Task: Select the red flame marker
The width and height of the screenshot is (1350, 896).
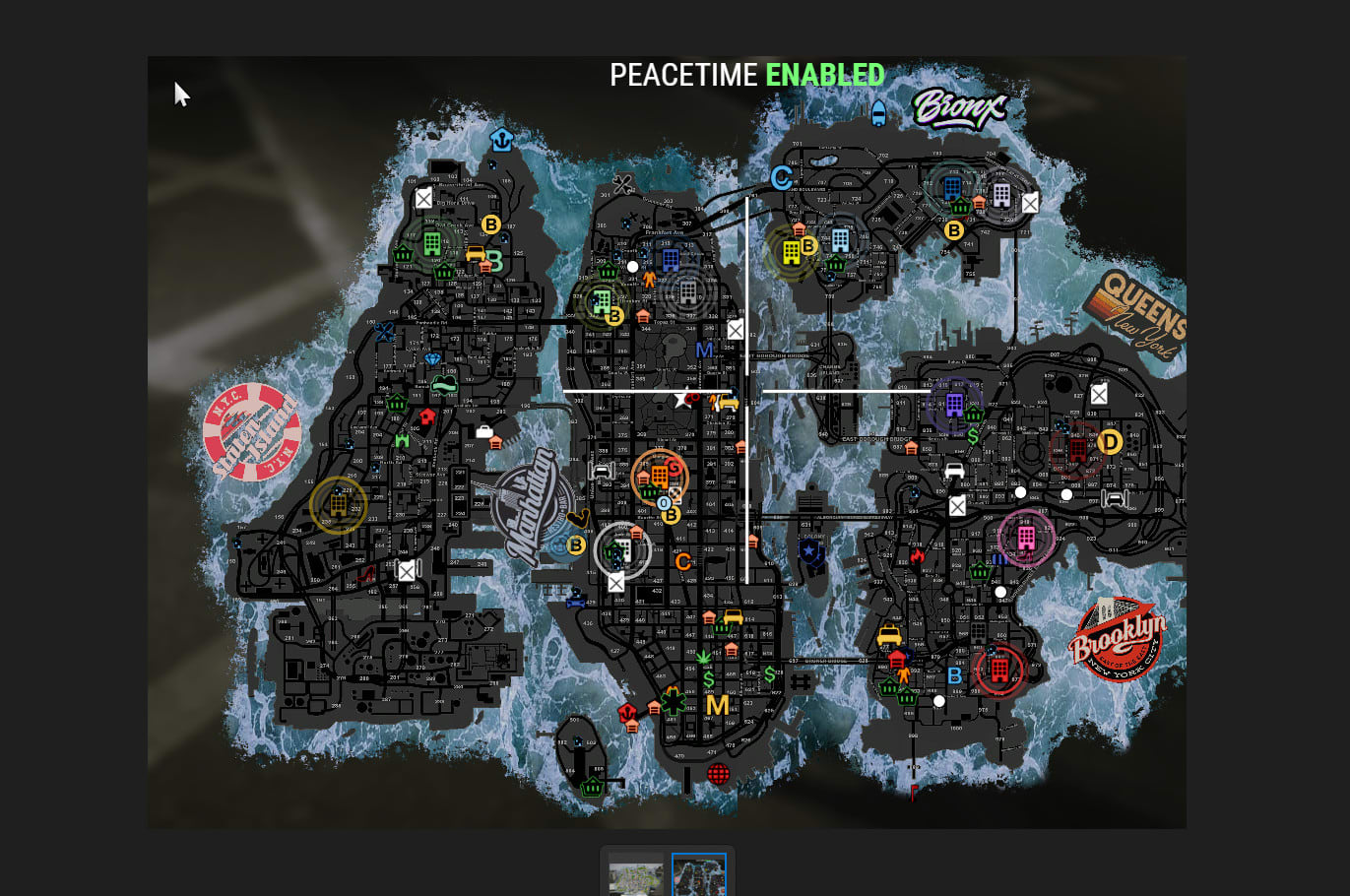Action: tap(918, 557)
